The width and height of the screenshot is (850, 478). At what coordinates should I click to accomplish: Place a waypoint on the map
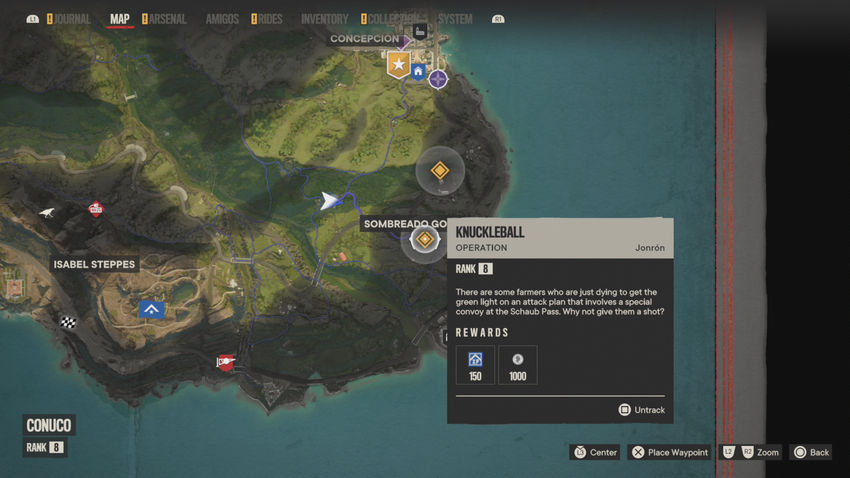pyautogui.click(x=669, y=452)
